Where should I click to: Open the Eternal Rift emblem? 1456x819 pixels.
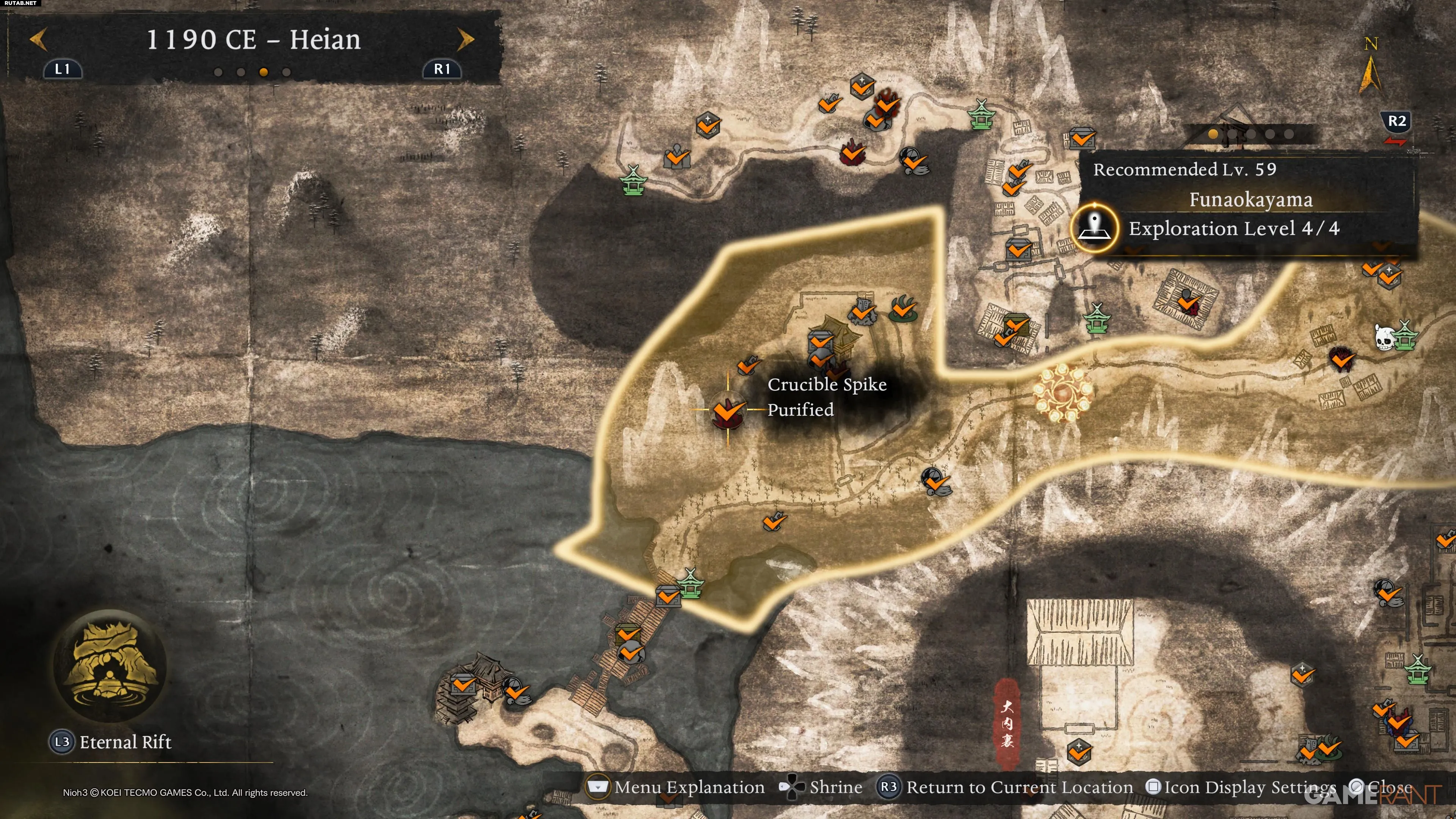(x=110, y=667)
